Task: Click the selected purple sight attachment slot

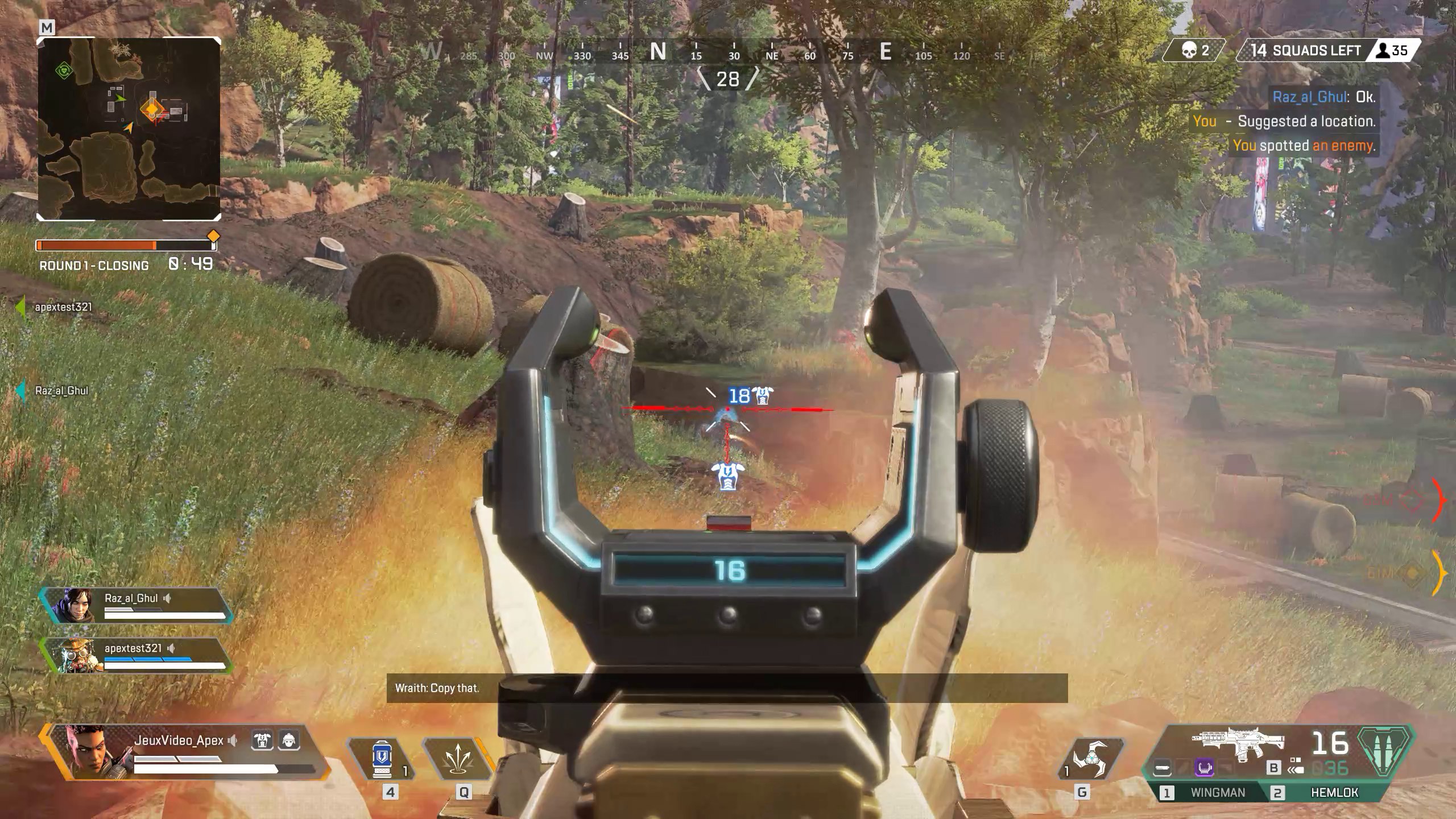Action: [x=1205, y=769]
